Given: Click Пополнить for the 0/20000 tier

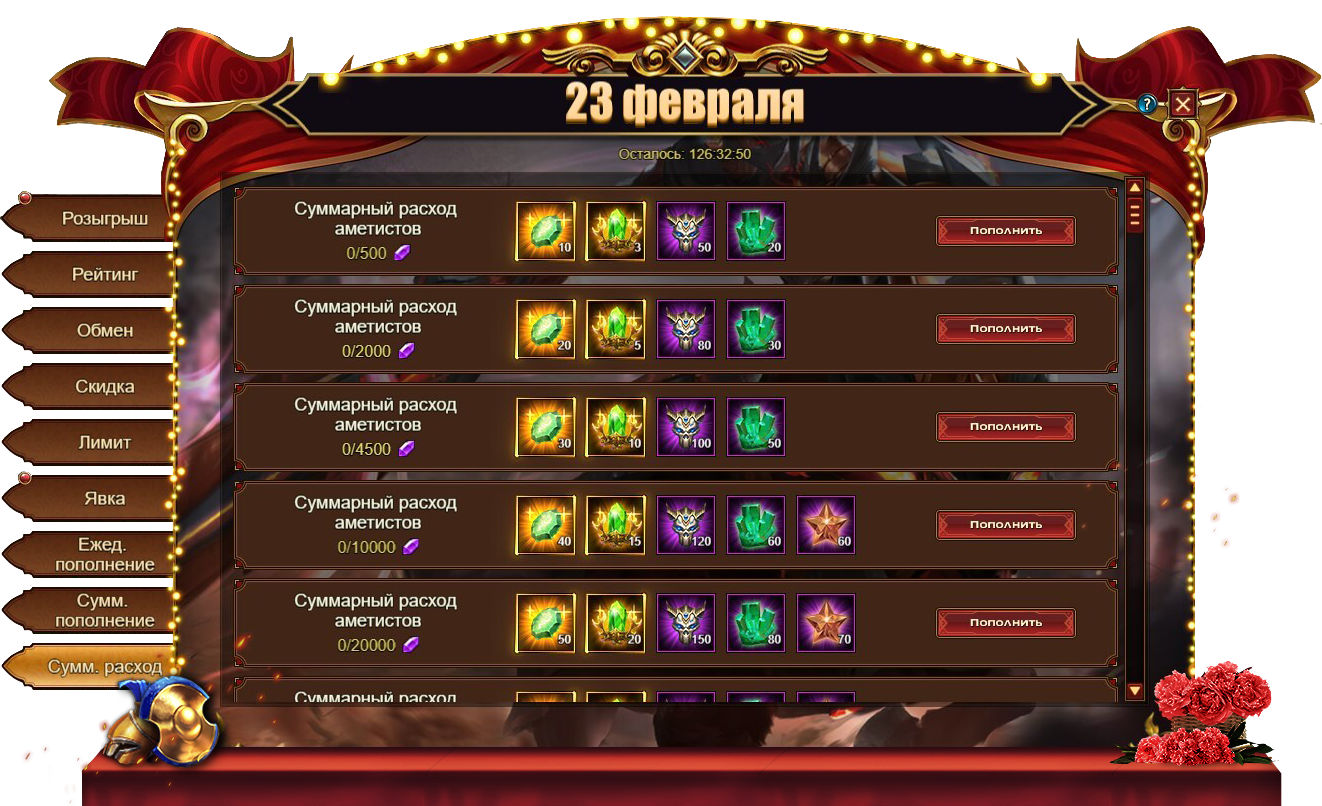Looking at the screenshot, I should 1005,622.
